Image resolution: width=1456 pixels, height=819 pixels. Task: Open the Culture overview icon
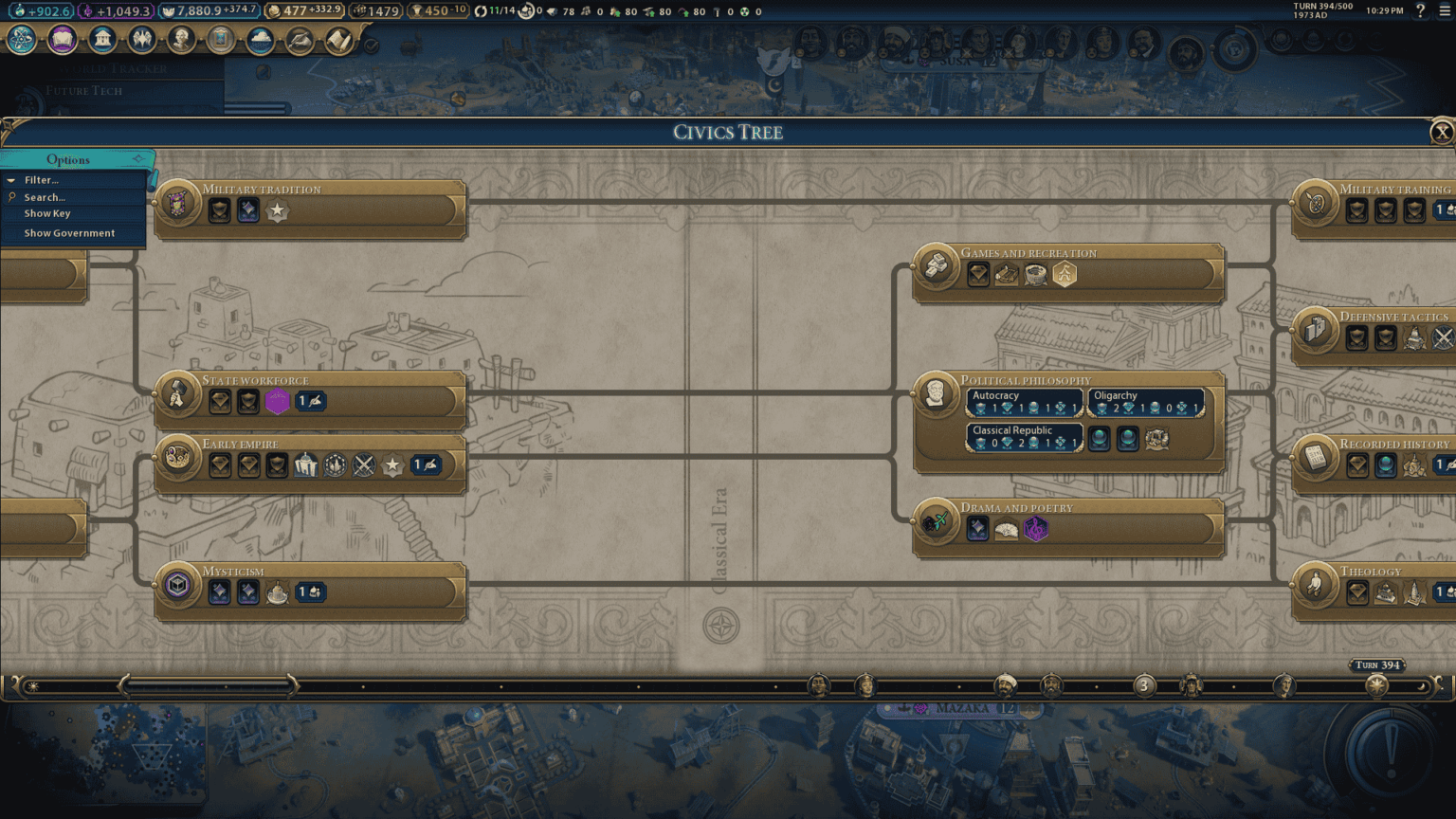(63, 40)
